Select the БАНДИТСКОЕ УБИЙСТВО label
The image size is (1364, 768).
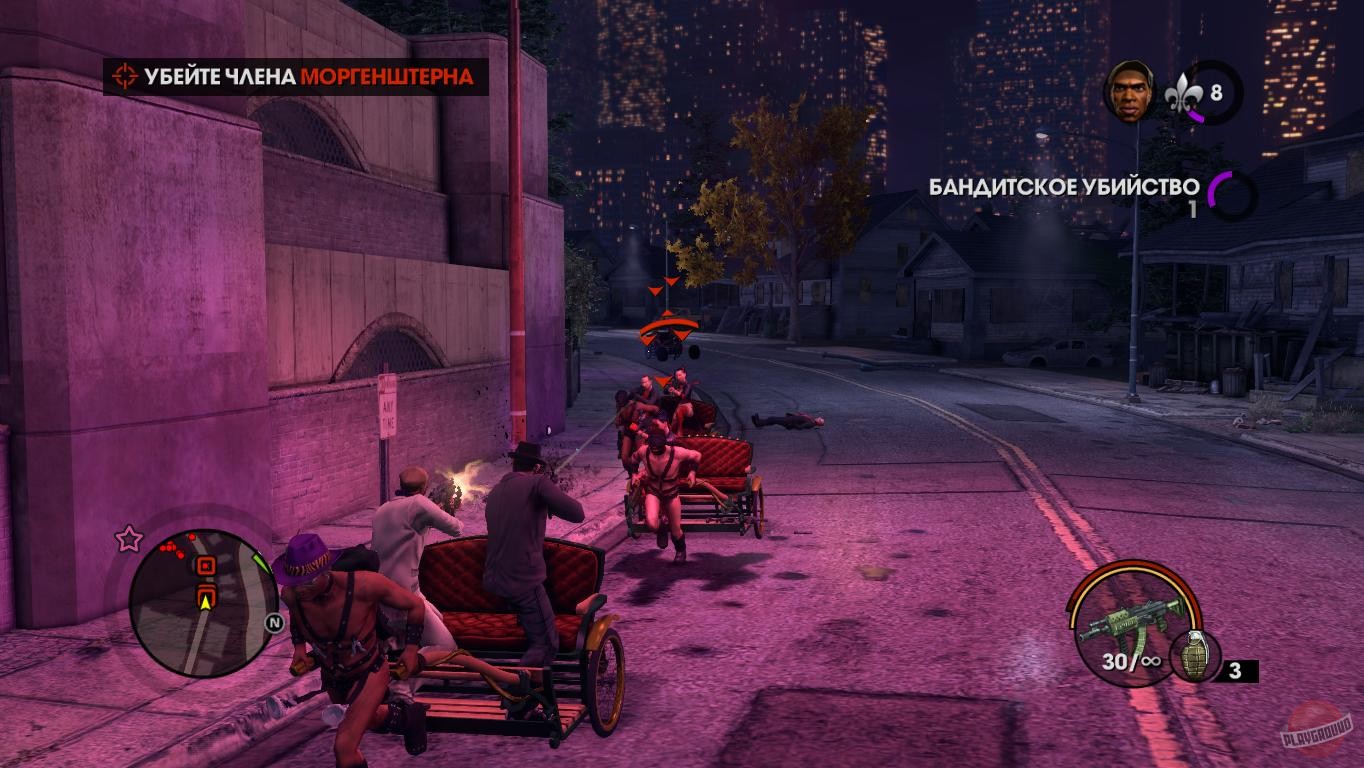click(1063, 184)
